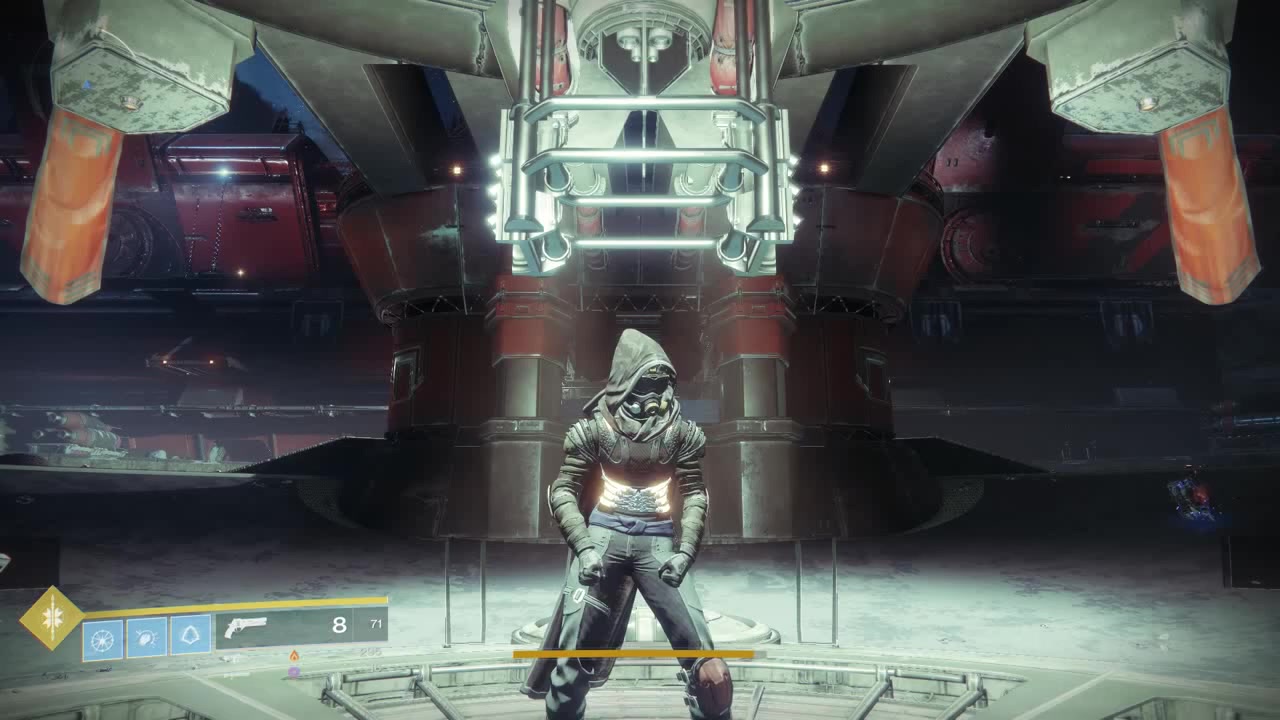This screenshot has height=720, width=1280.
Task: Trigger the class ability icon
Action: [x=190, y=636]
